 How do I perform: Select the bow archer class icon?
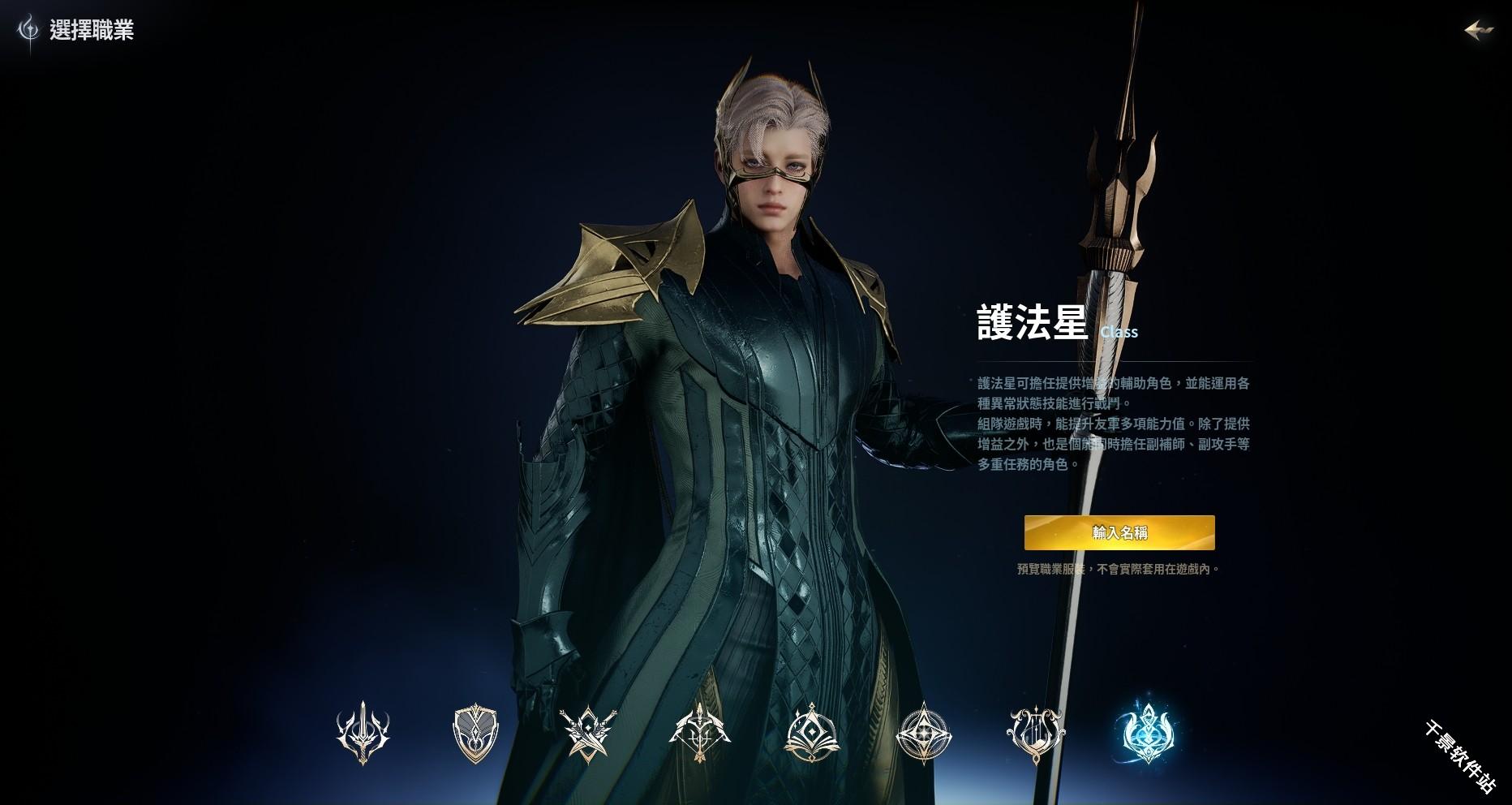(701, 735)
